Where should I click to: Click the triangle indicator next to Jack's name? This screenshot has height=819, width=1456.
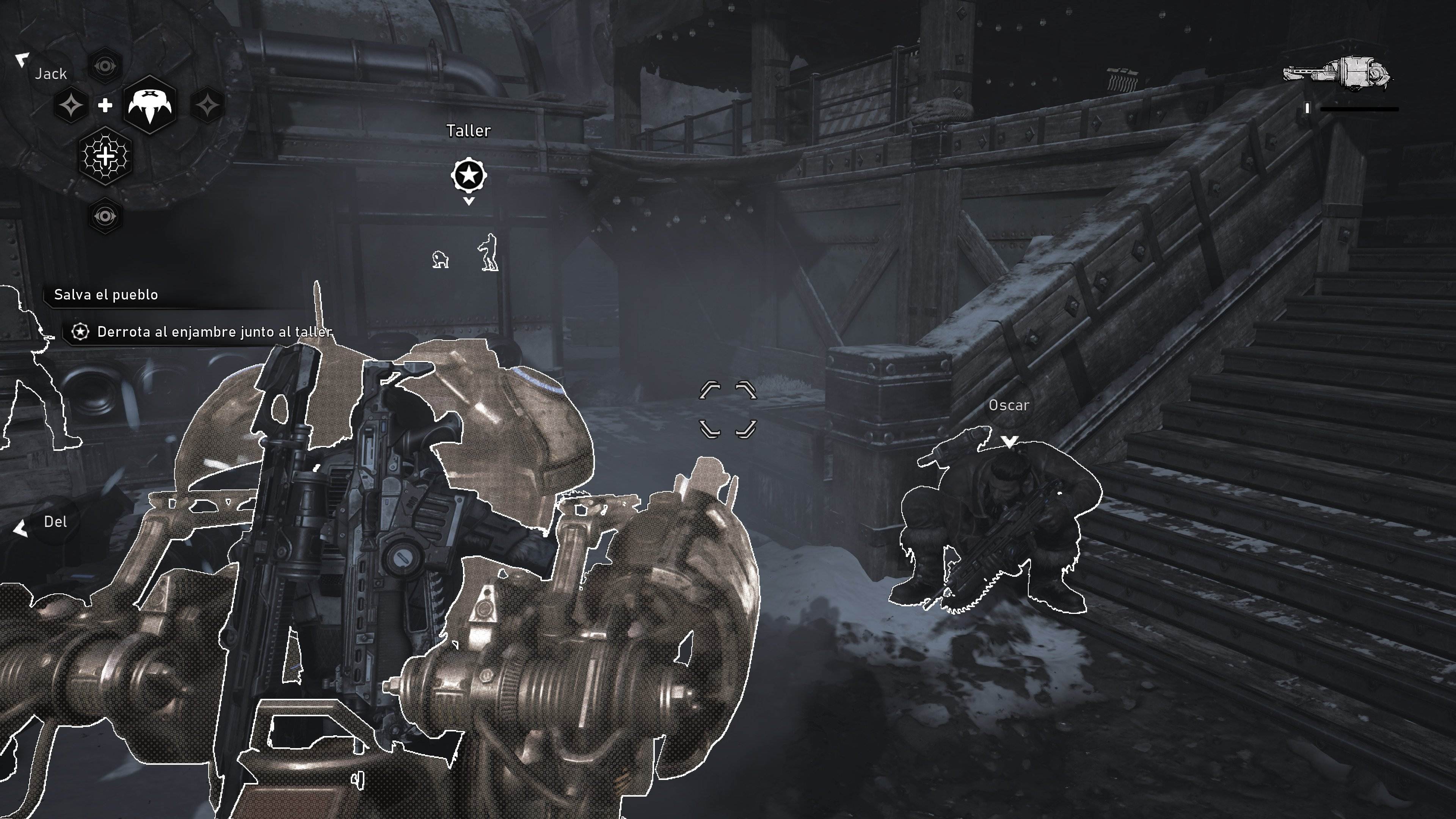click(22, 60)
